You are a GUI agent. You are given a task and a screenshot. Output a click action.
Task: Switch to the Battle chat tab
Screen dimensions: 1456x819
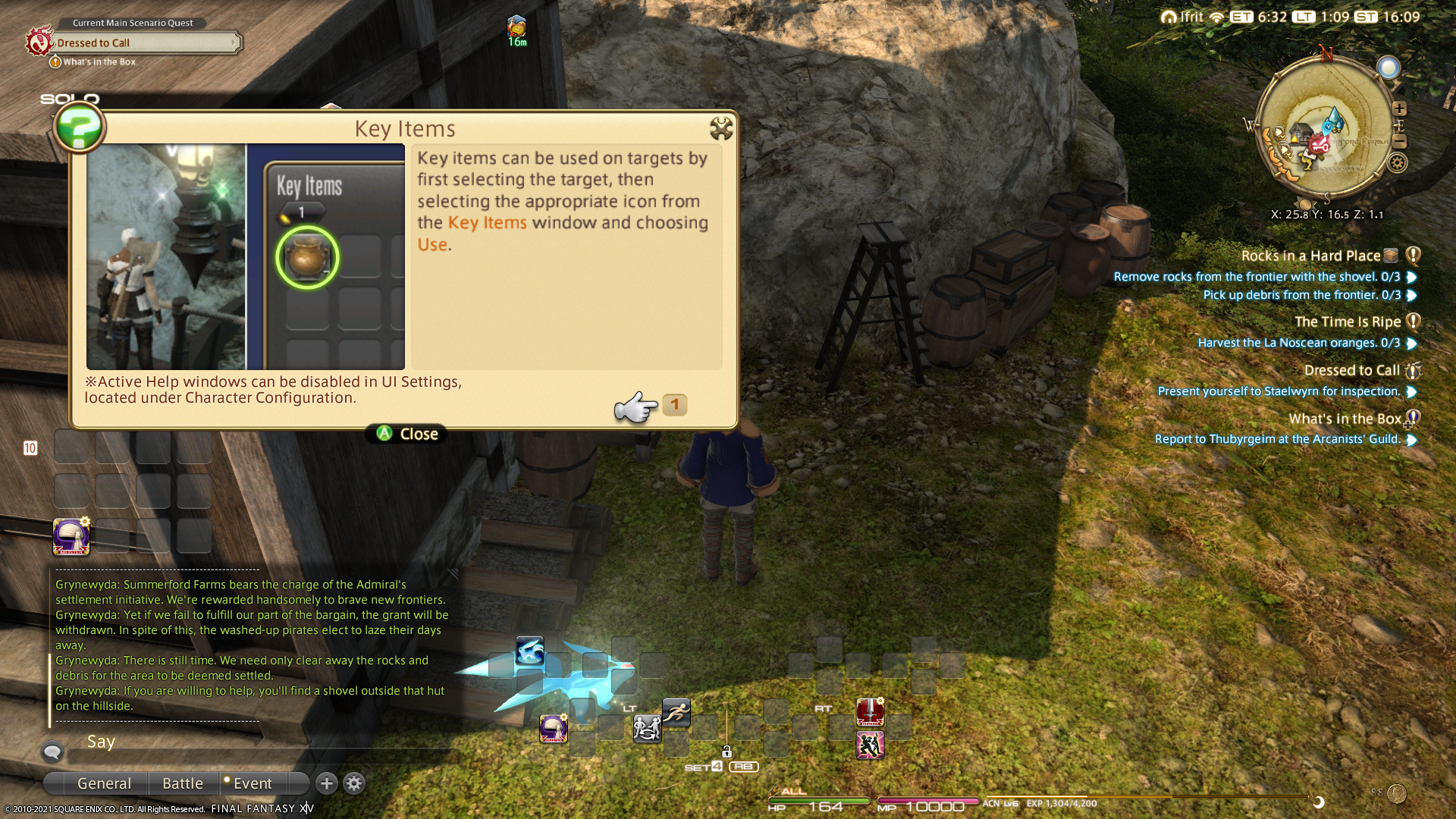[x=183, y=783]
